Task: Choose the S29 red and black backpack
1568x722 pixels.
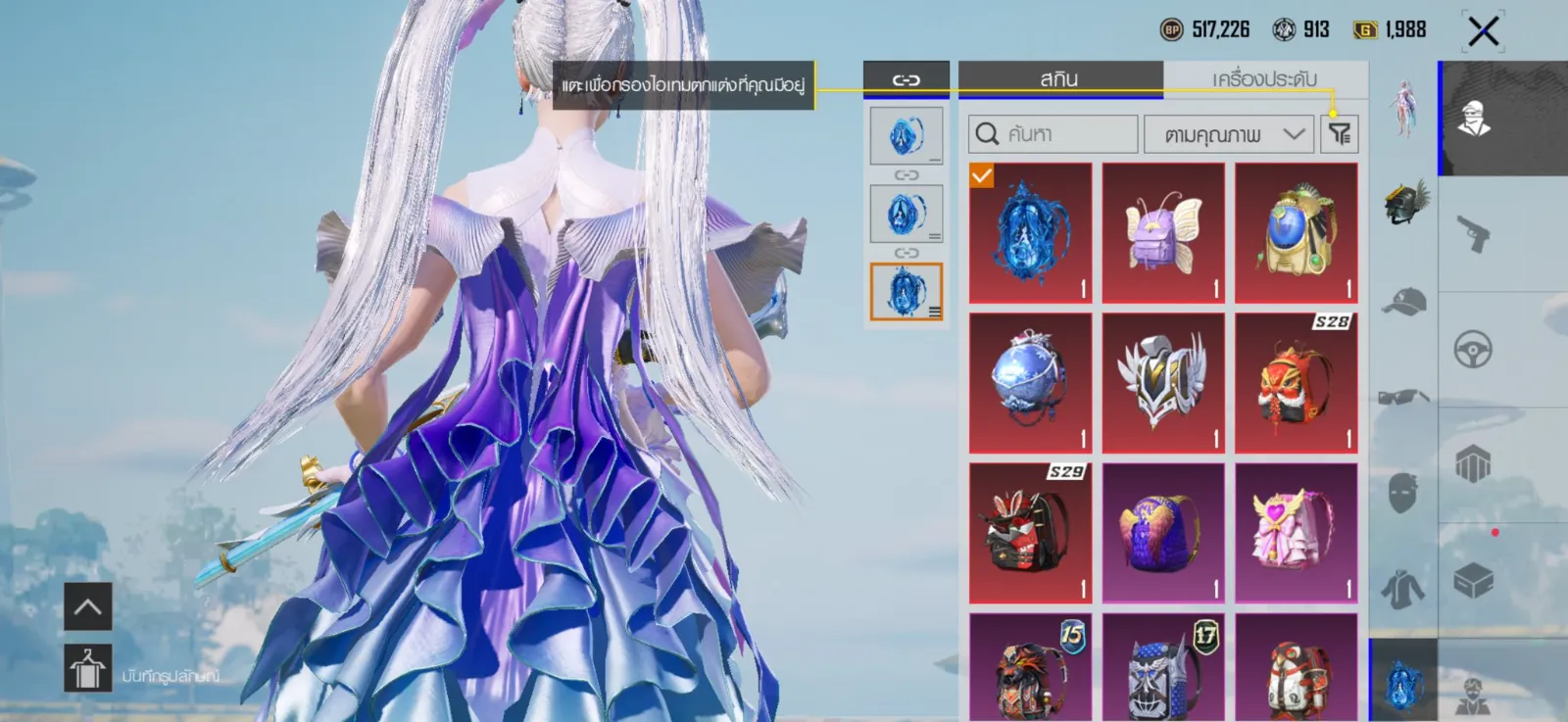Action: [x=1030, y=533]
